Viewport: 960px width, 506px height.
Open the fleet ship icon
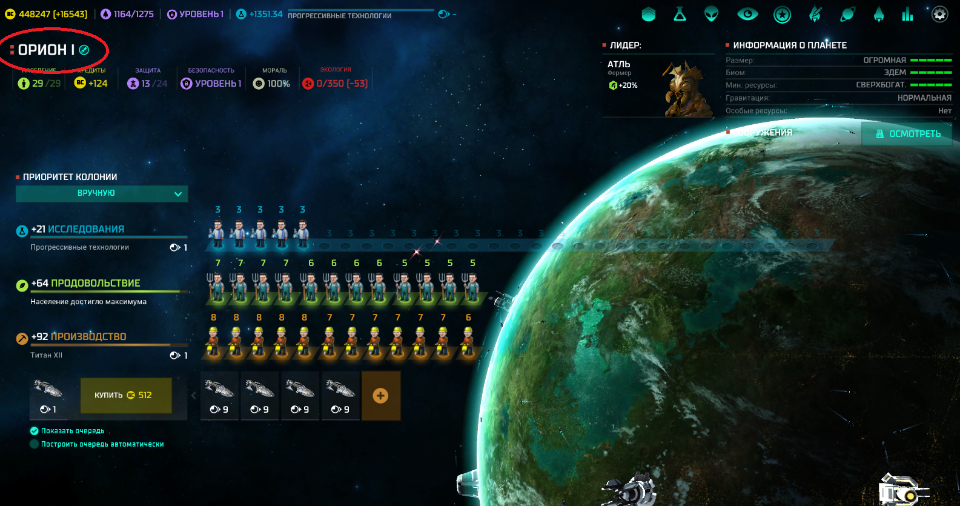[x=878, y=15]
